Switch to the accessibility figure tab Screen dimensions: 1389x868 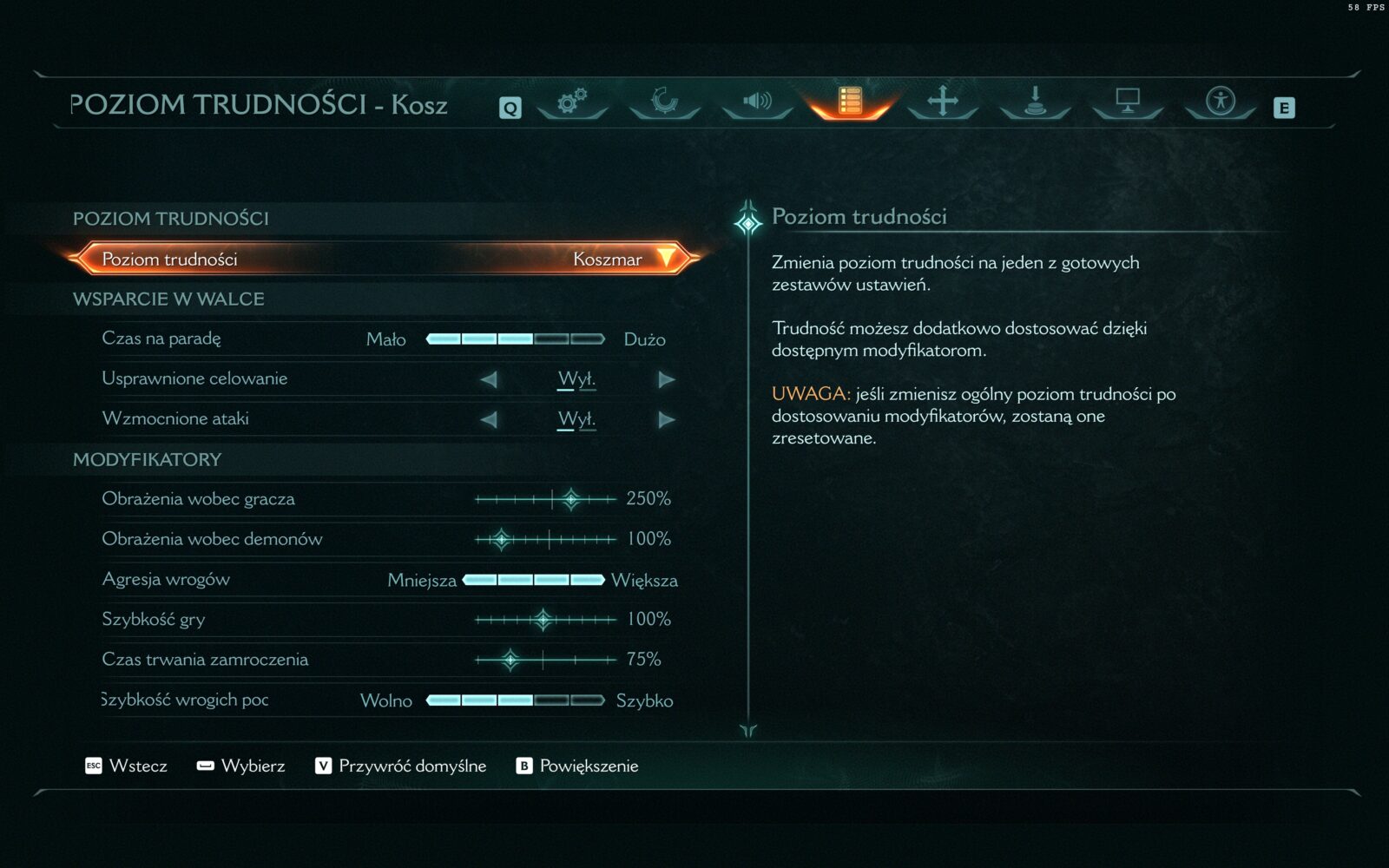tap(1220, 102)
